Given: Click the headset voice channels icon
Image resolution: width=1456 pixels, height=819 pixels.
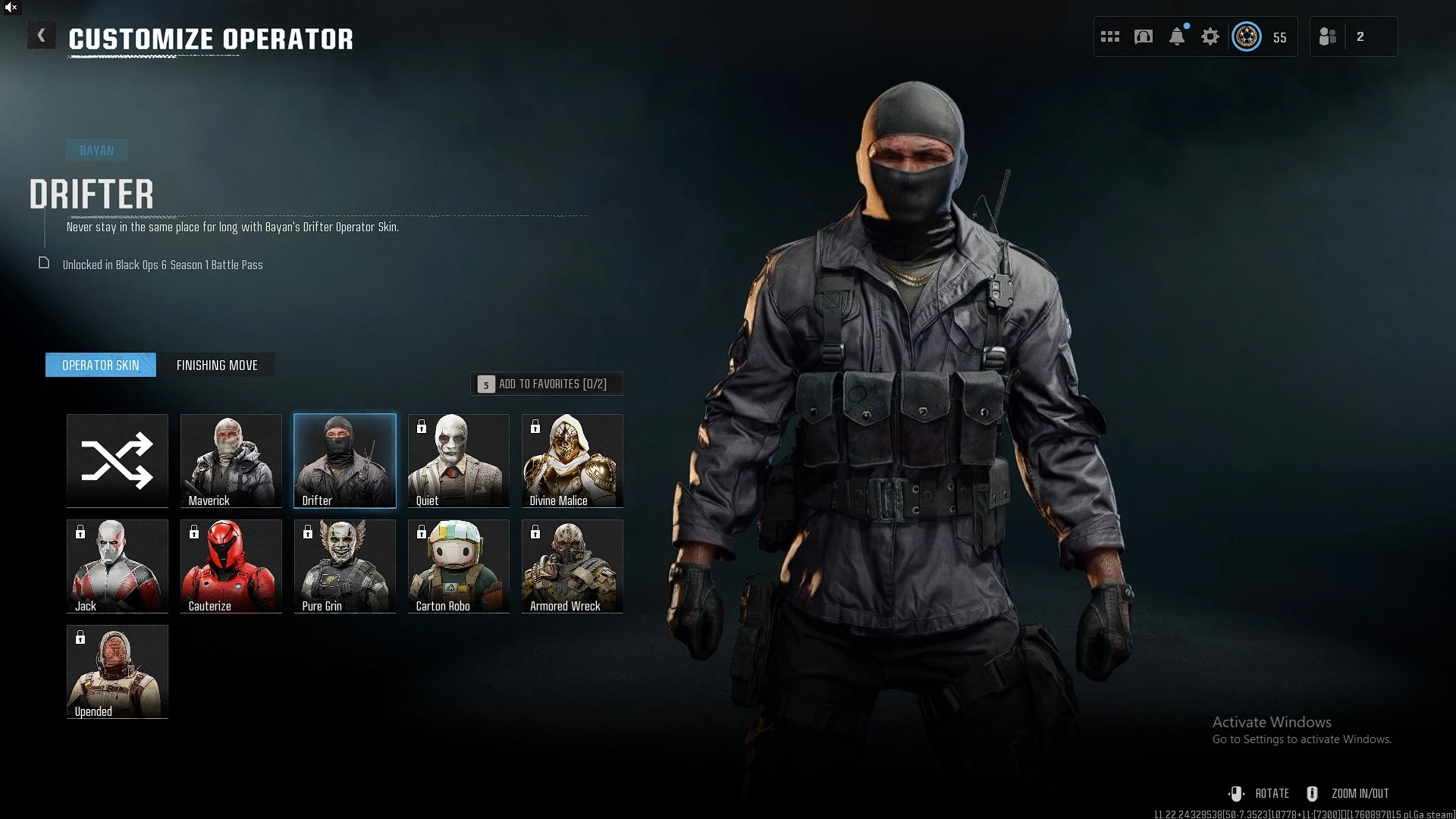Looking at the screenshot, I should [x=1144, y=36].
